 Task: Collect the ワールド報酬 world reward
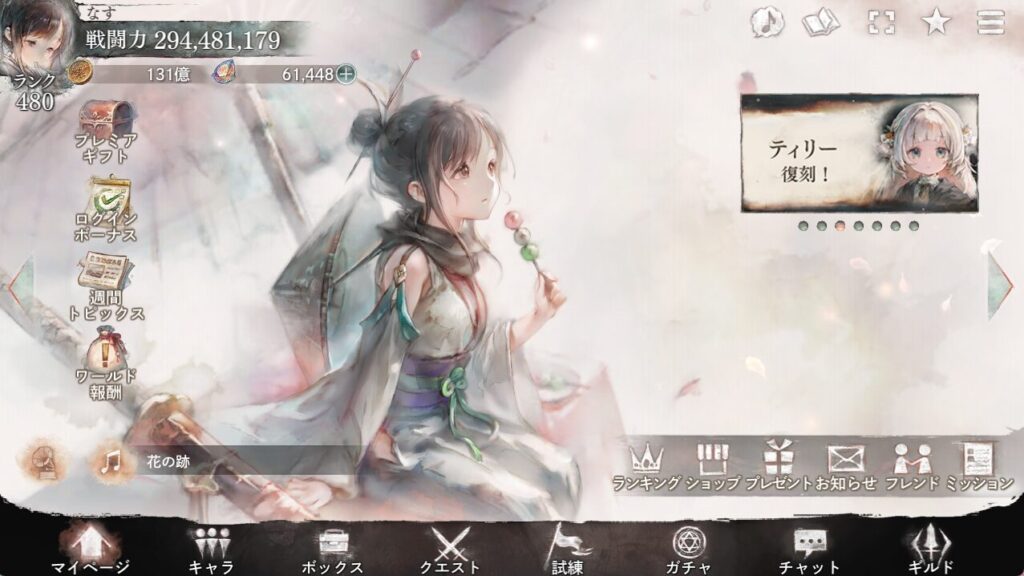point(107,366)
